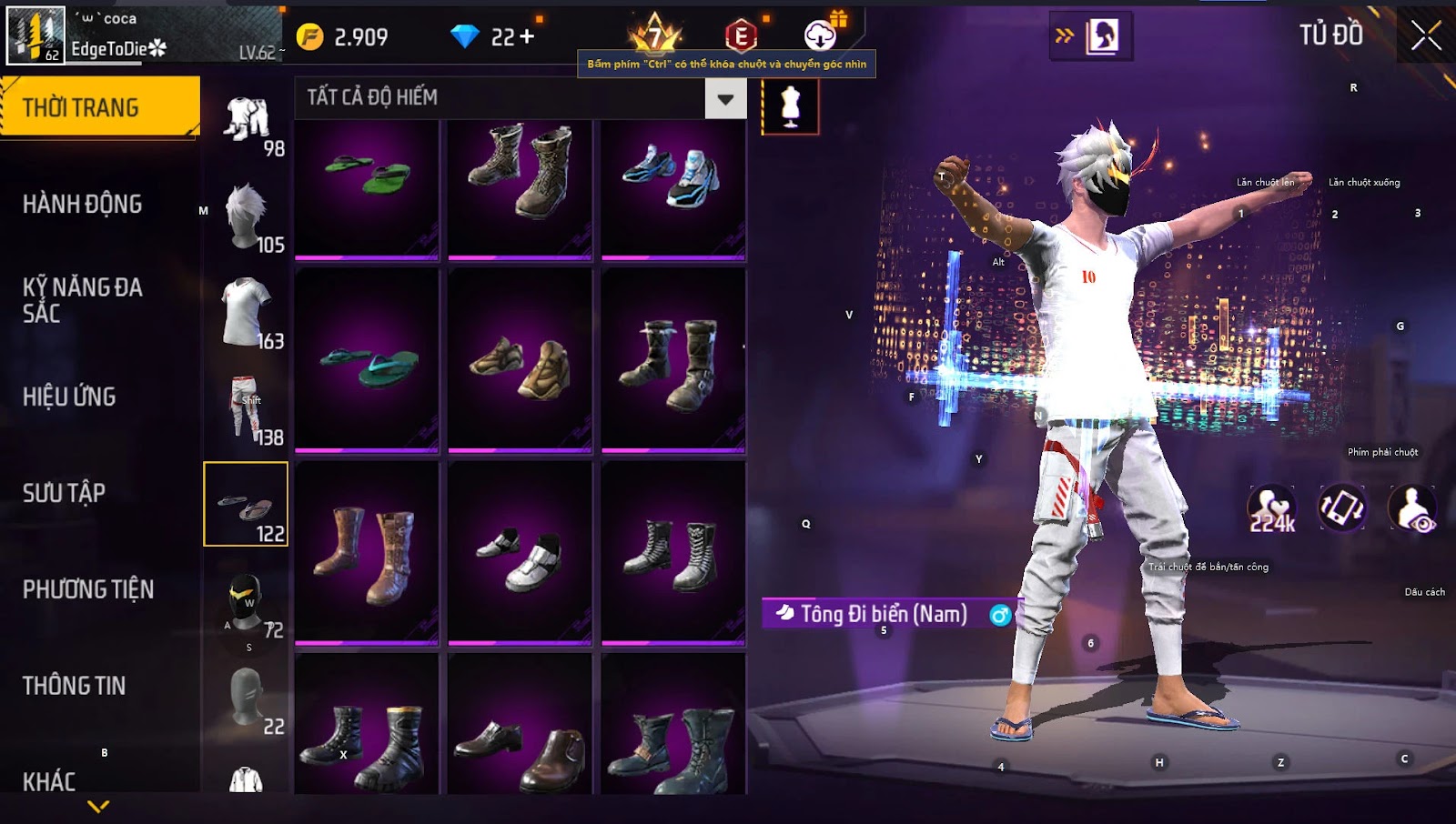The height and width of the screenshot is (824, 1456).
Task: Choose the green flip-flops item
Action: click(x=367, y=188)
